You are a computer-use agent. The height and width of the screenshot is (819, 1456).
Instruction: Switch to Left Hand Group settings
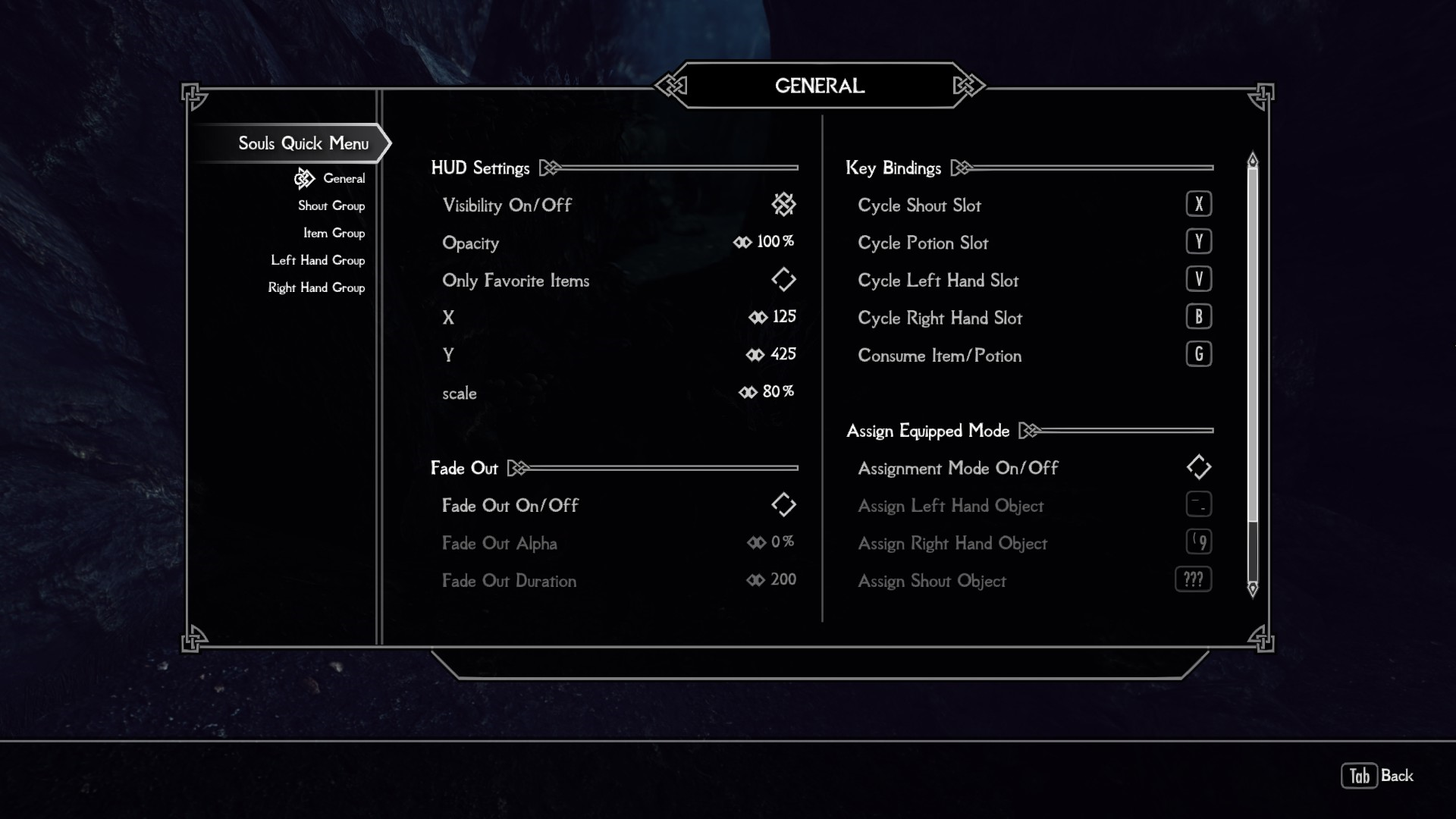[x=318, y=260]
